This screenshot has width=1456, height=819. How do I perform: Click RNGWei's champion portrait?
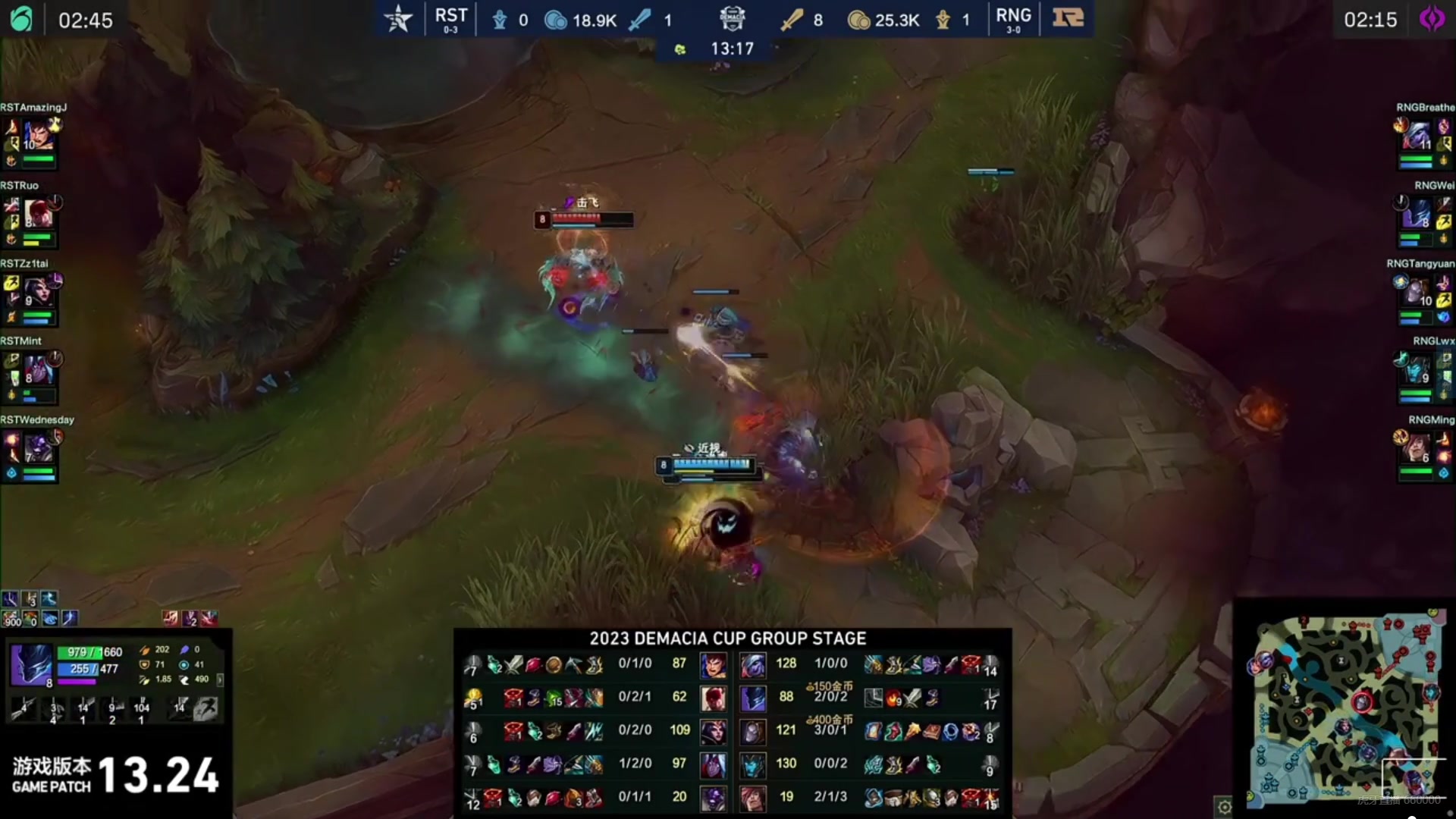pos(1418,214)
